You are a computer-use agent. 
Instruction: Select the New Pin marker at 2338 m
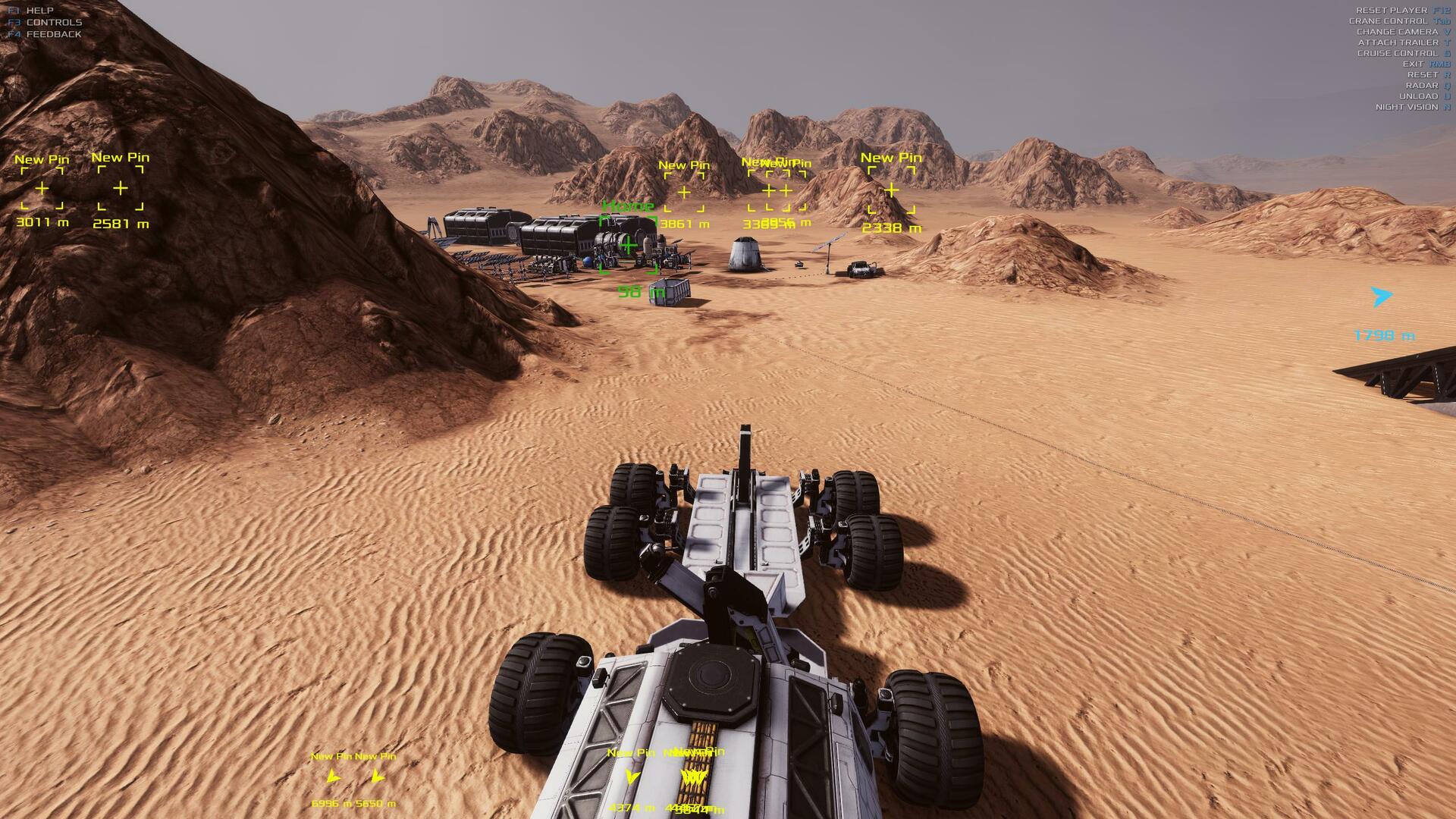click(x=892, y=190)
